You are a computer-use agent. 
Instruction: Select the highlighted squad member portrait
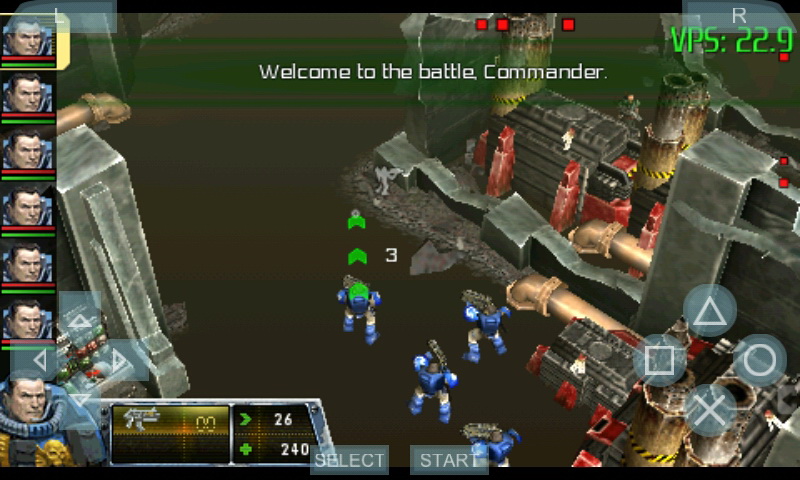27,38
